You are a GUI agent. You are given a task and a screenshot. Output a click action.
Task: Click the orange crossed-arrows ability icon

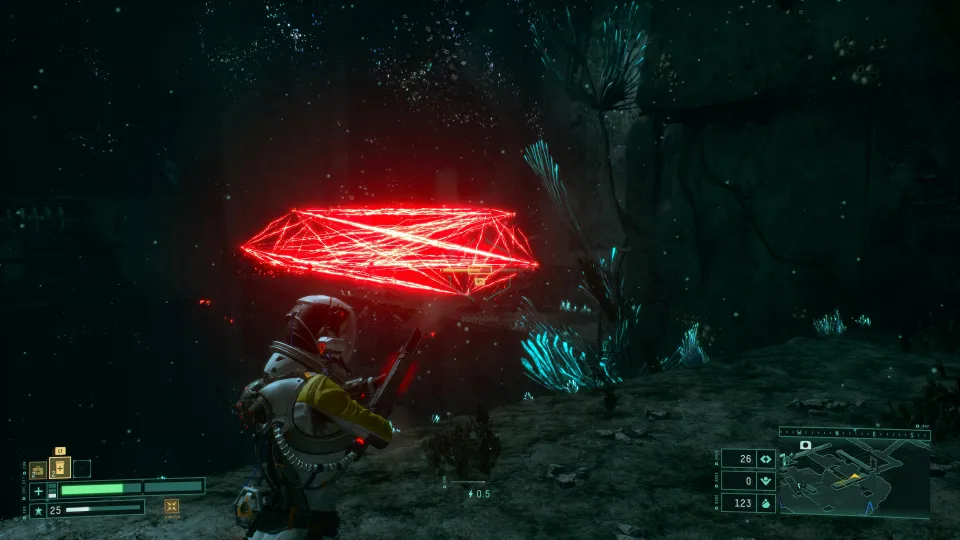[x=172, y=507]
